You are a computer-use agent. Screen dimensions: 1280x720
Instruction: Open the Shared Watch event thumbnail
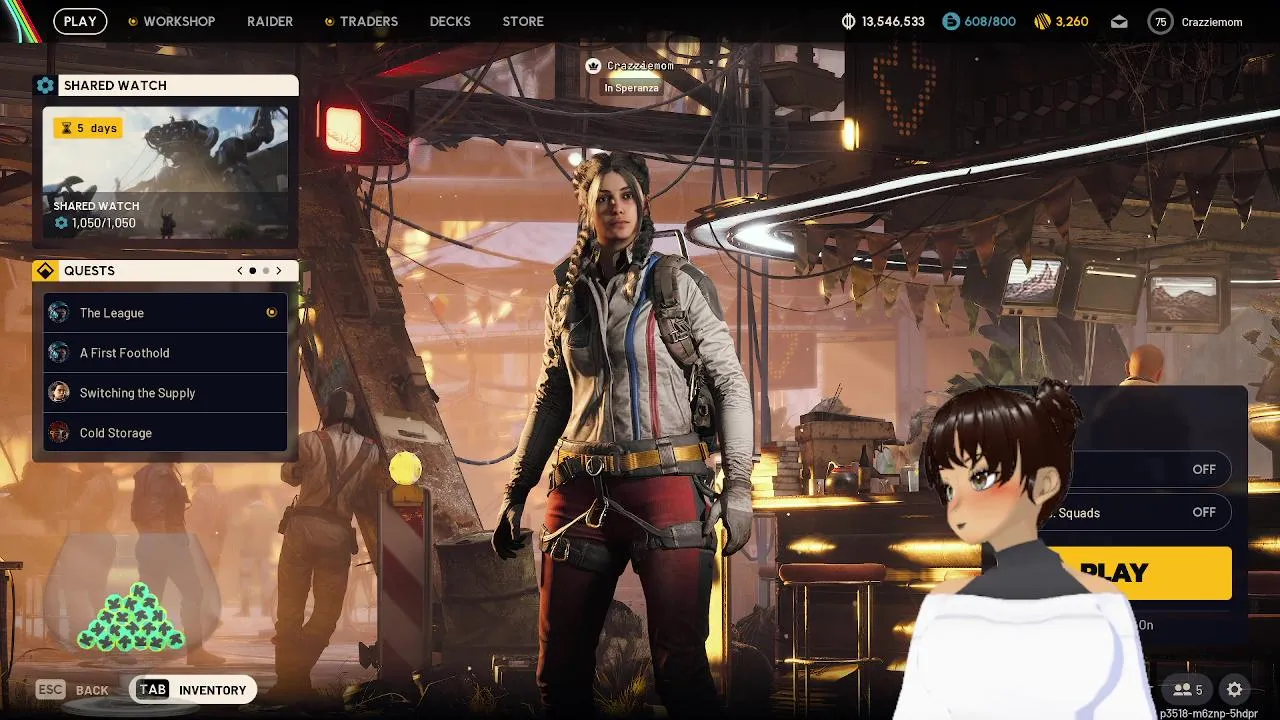[165, 173]
